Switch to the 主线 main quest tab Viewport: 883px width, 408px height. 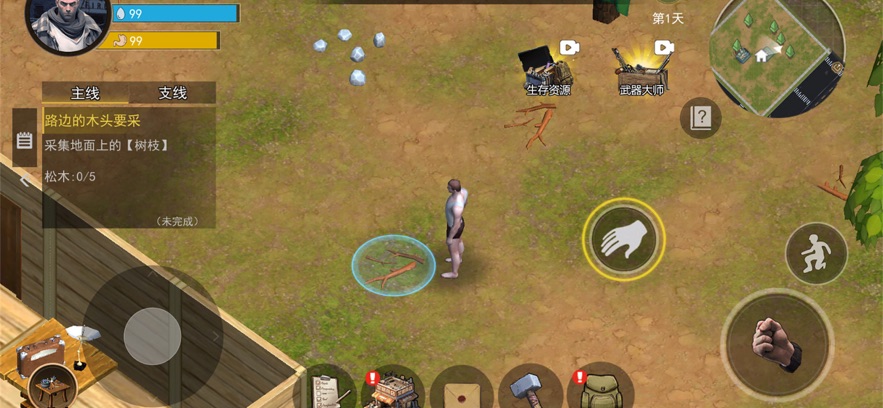(85, 93)
